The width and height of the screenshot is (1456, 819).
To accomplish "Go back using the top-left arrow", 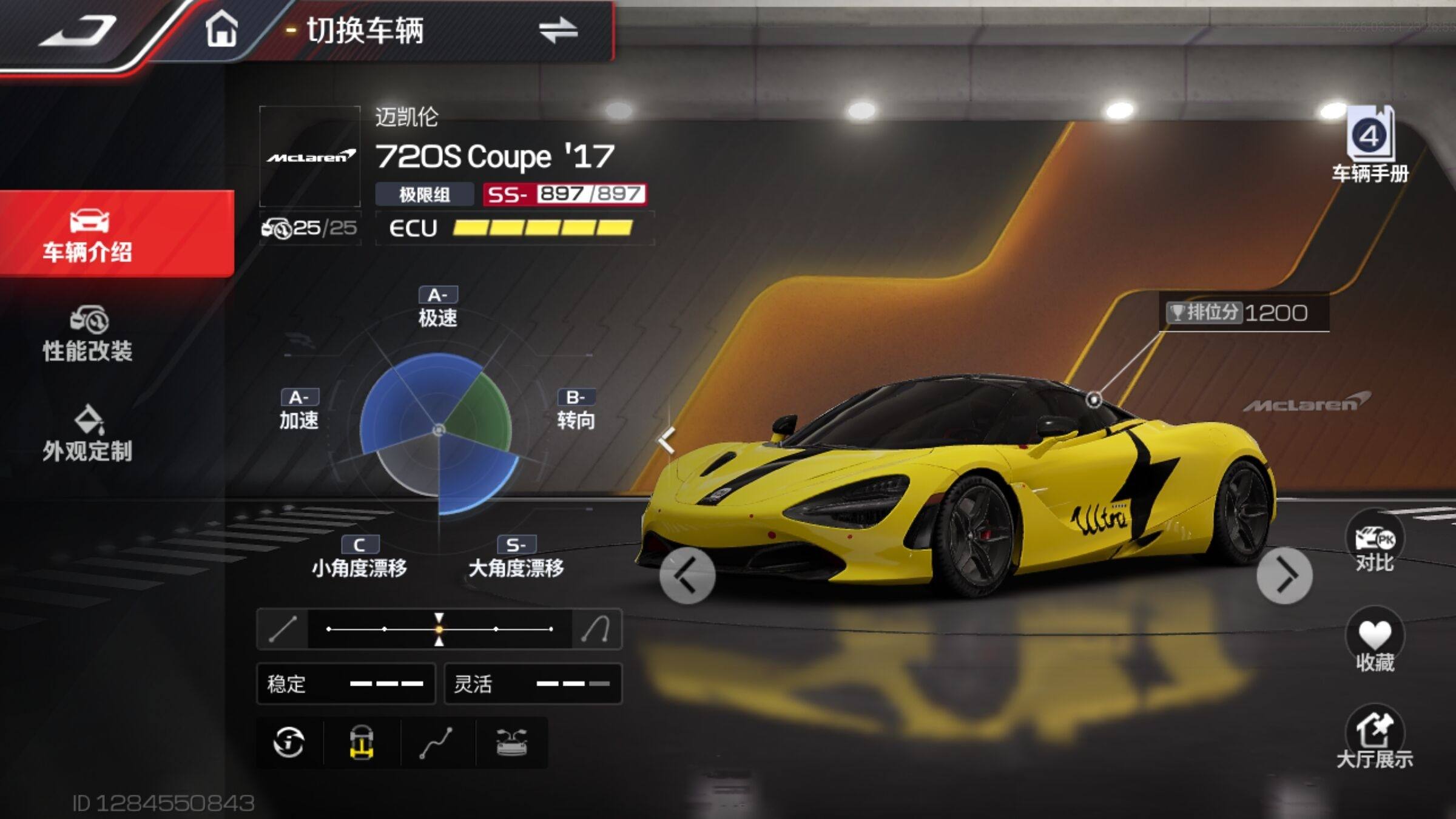I will pos(78,30).
